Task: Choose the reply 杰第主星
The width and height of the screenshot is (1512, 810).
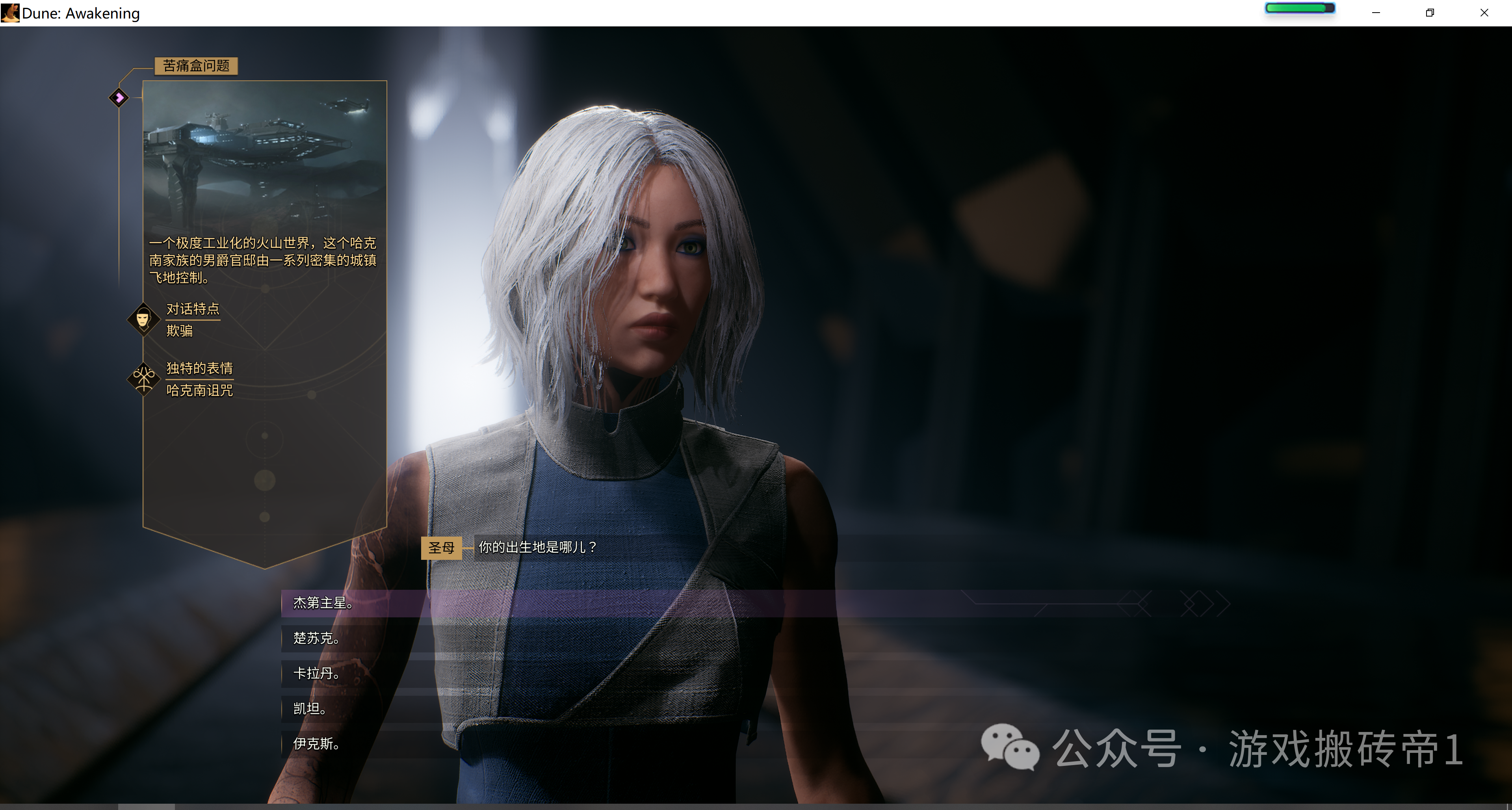Action: 323,604
